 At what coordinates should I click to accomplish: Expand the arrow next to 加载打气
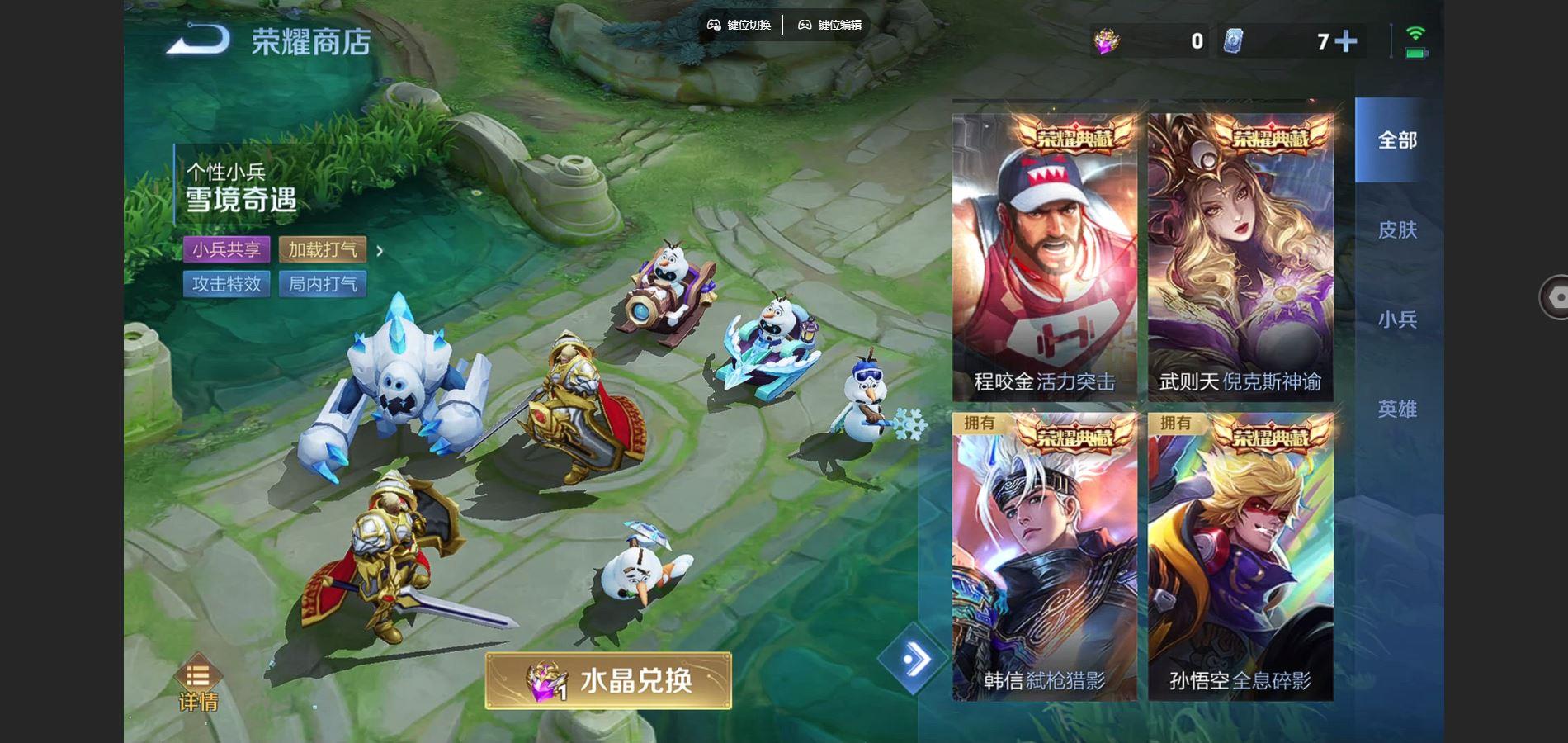click(x=380, y=249)
